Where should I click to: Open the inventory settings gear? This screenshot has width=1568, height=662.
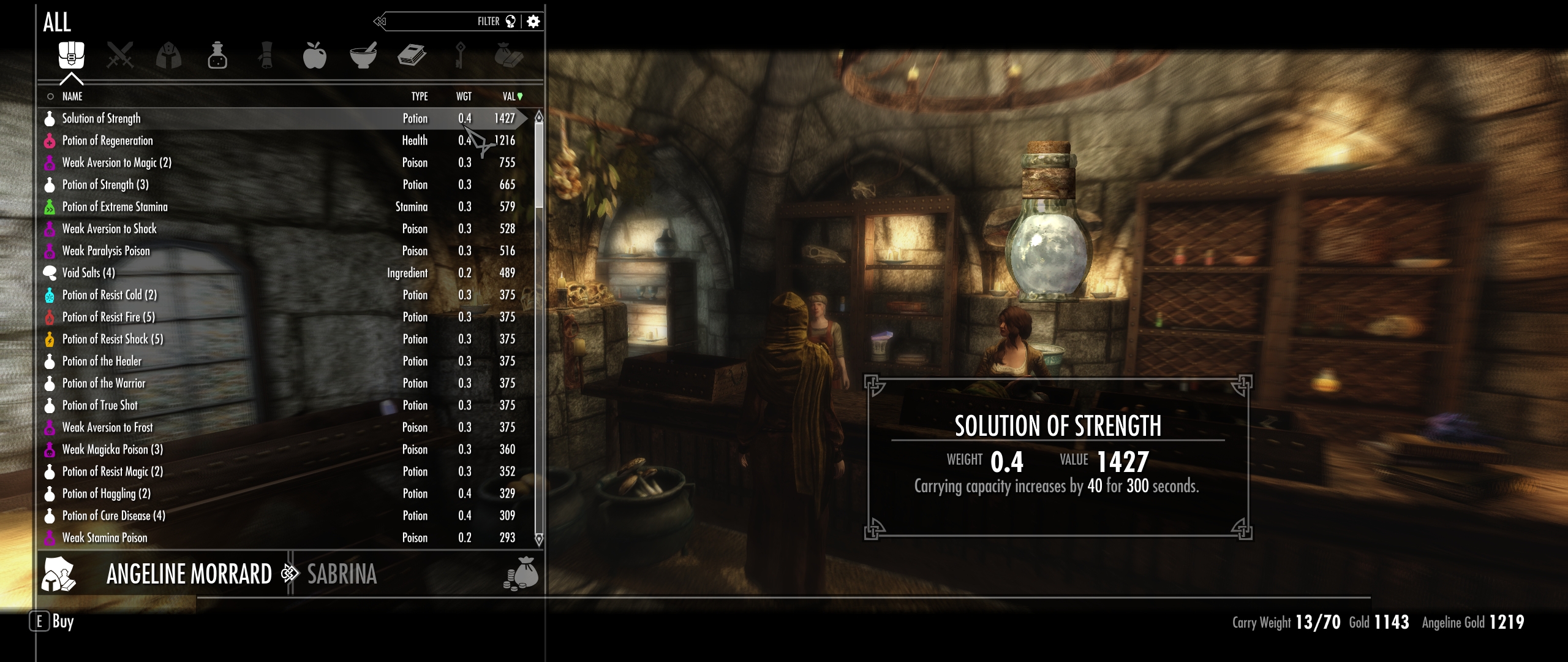[533, 21]
